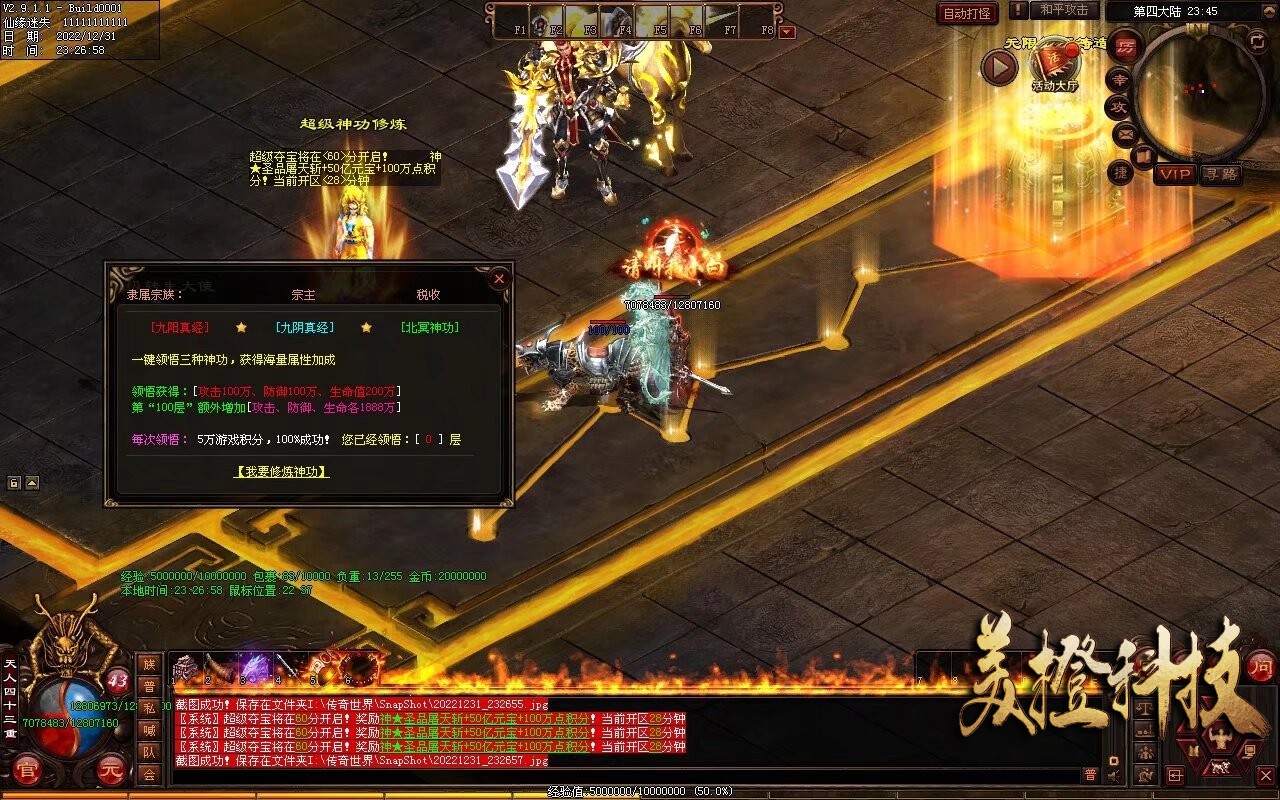Use the horn item in slot 2

[x=219, y=667]
